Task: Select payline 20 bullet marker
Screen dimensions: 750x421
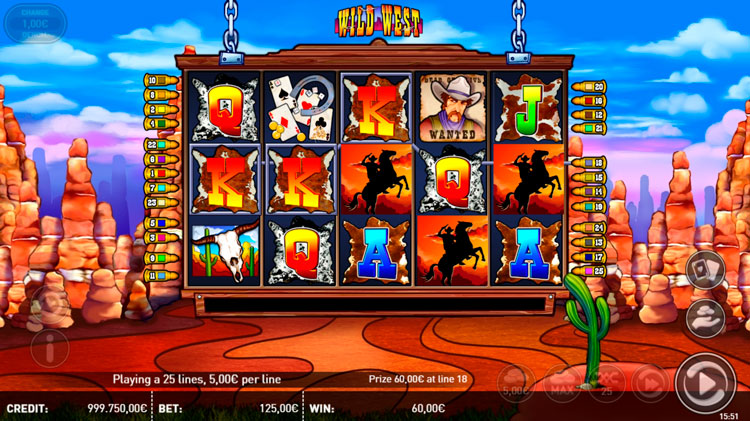Action: pyautogui.click(x=588, y=87)
